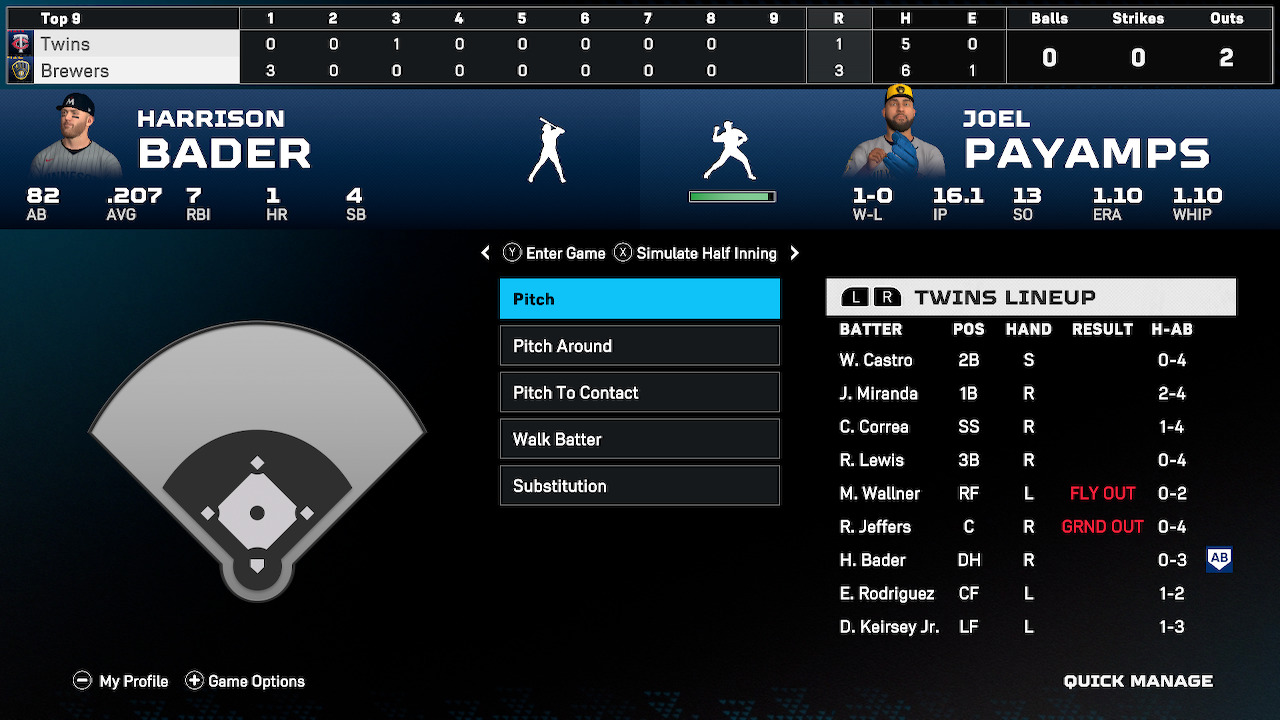Open the Substitution menu
Viewport: 1280px width, 720px height.
click(639, 486)
